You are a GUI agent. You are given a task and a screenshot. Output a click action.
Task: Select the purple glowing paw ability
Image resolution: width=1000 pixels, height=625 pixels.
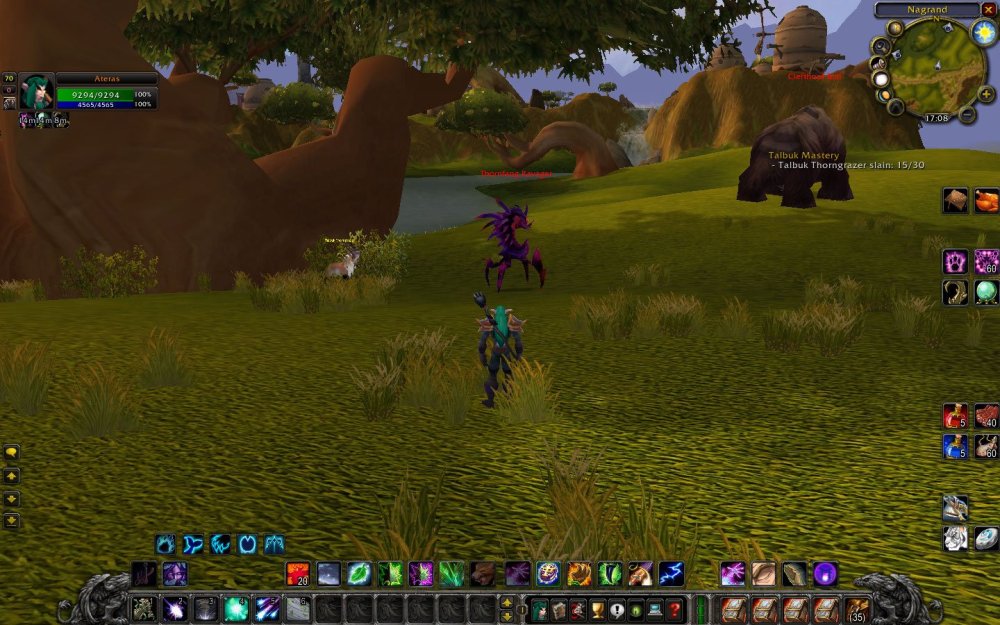[x=955, y=262]
